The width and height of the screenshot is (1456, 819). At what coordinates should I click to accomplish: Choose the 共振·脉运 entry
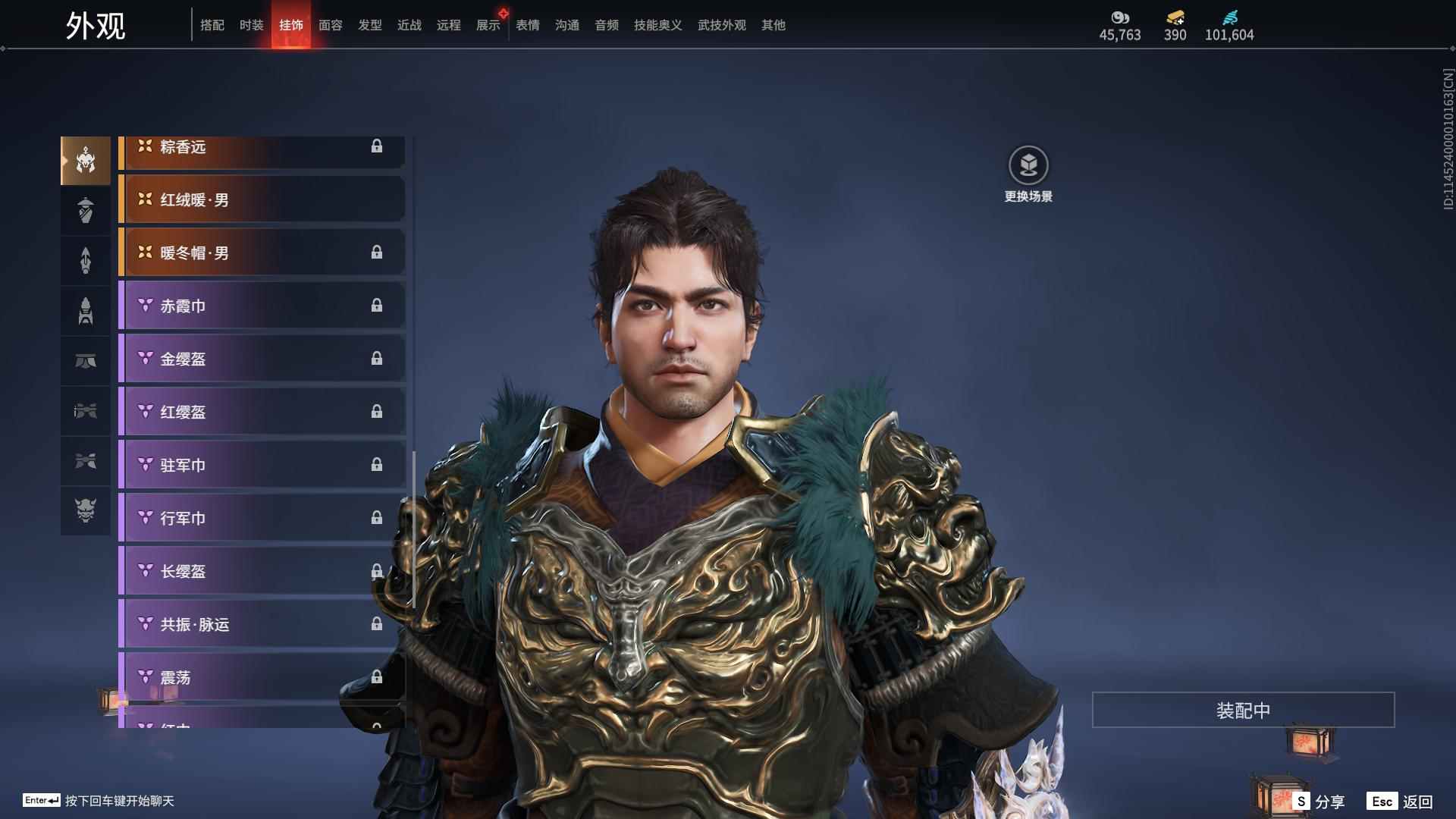[x=262, y=624]
